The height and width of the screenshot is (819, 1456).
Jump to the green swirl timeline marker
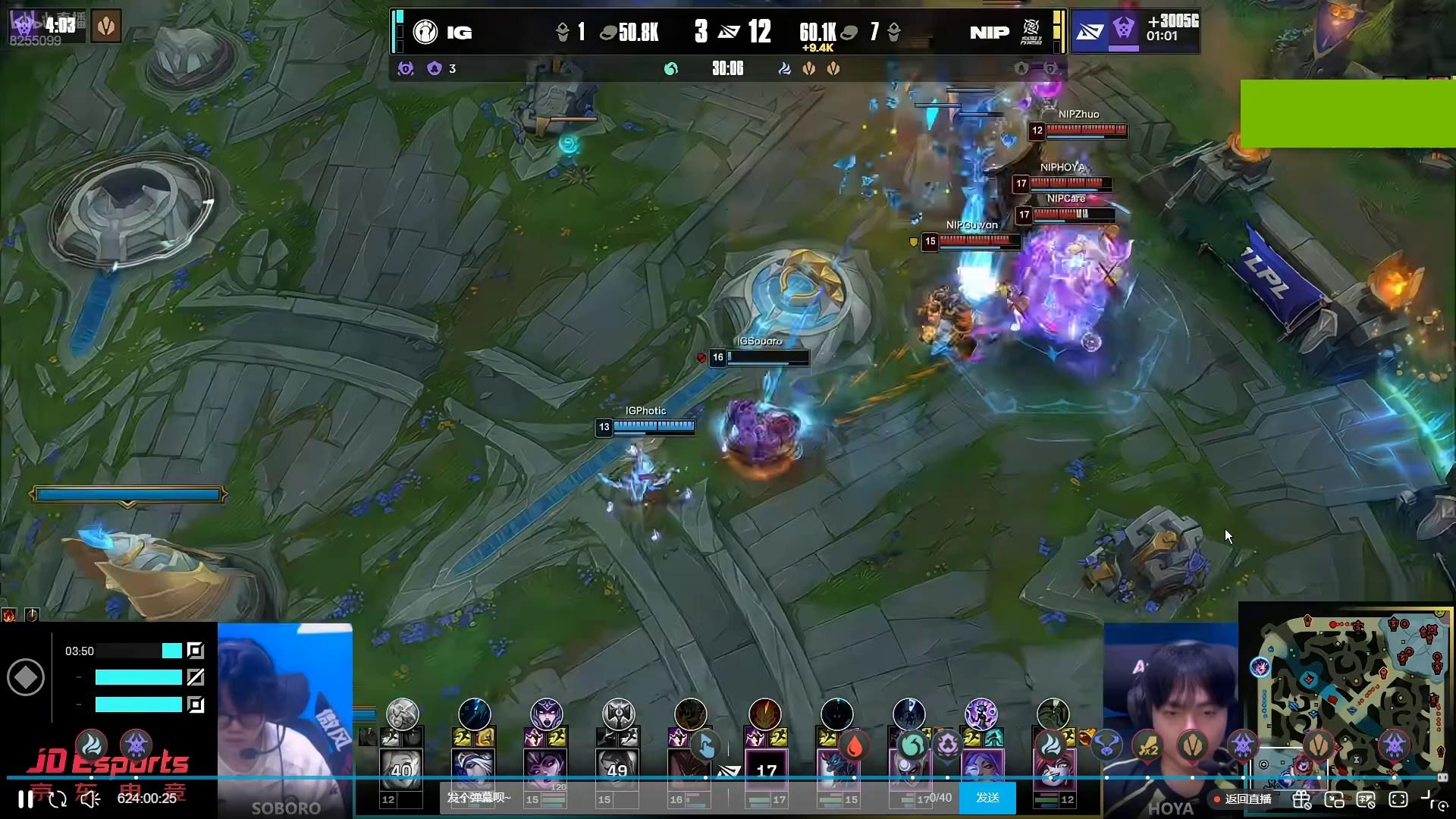coord(912,747)
